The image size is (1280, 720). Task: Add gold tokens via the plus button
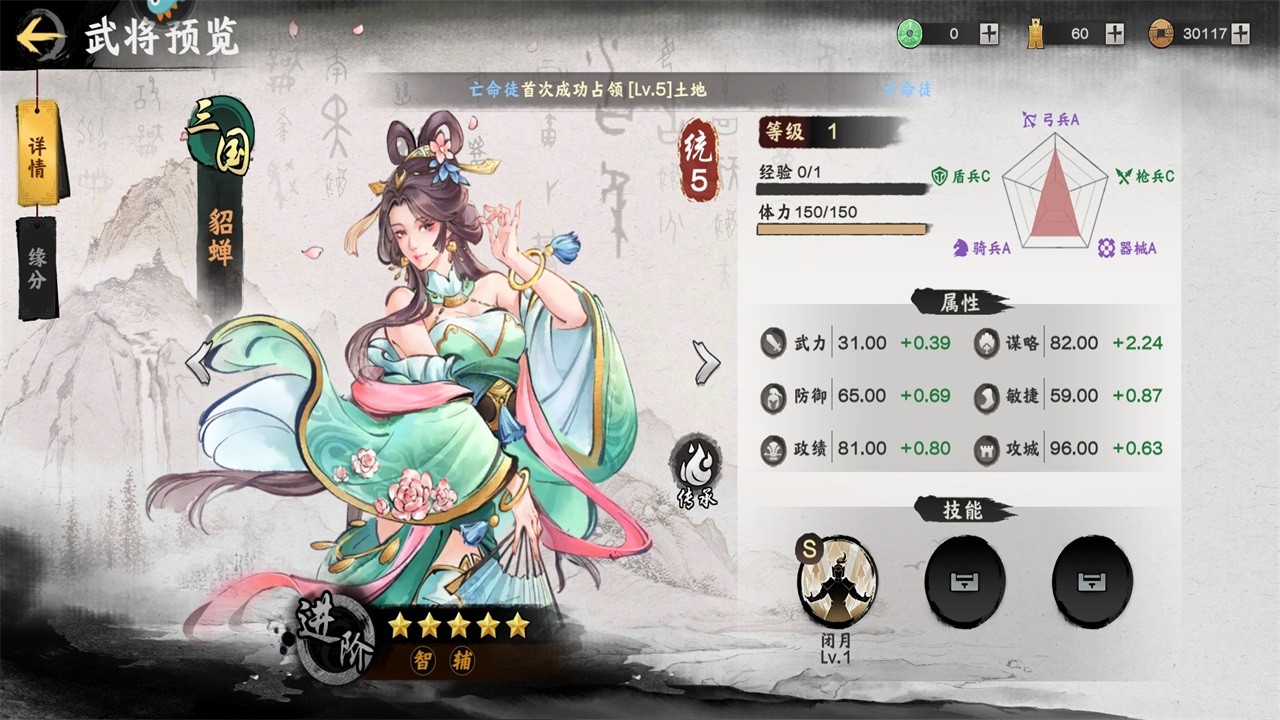[1114, 34]
